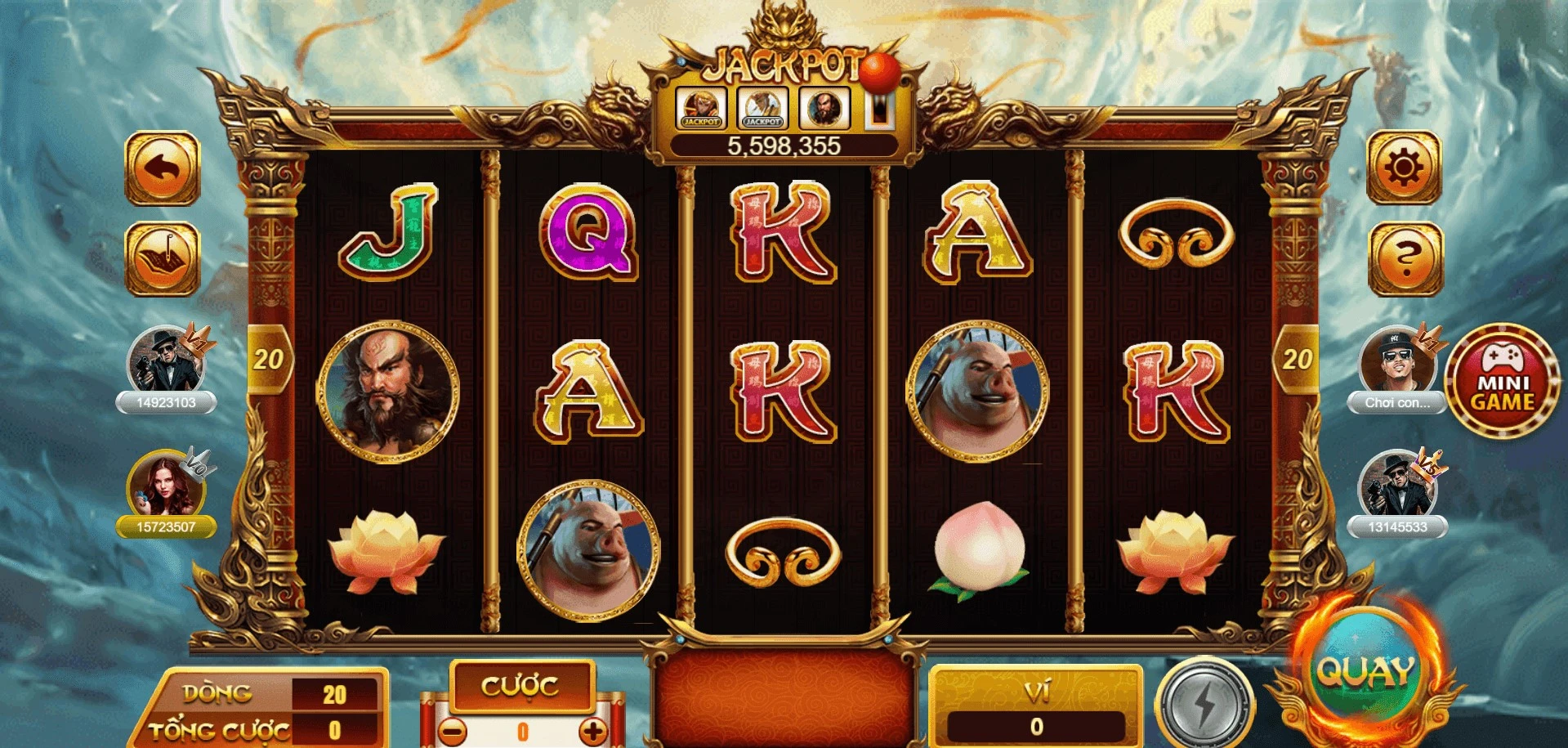Select player avatar with score 13145533
Viewport: 1568px width, 748px height.
(1396, 486)
